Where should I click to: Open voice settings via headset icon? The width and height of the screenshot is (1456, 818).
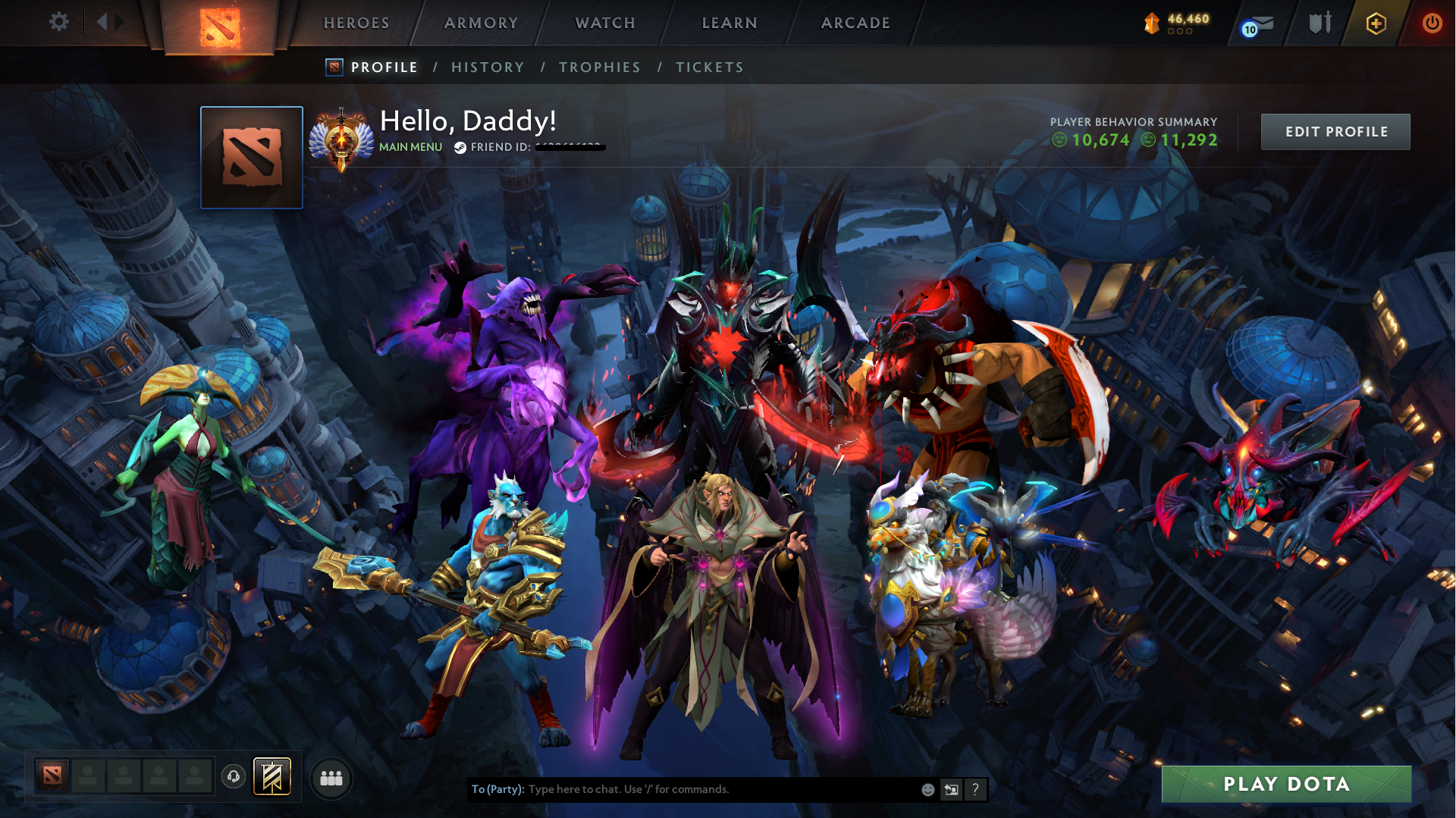[233, 776]
